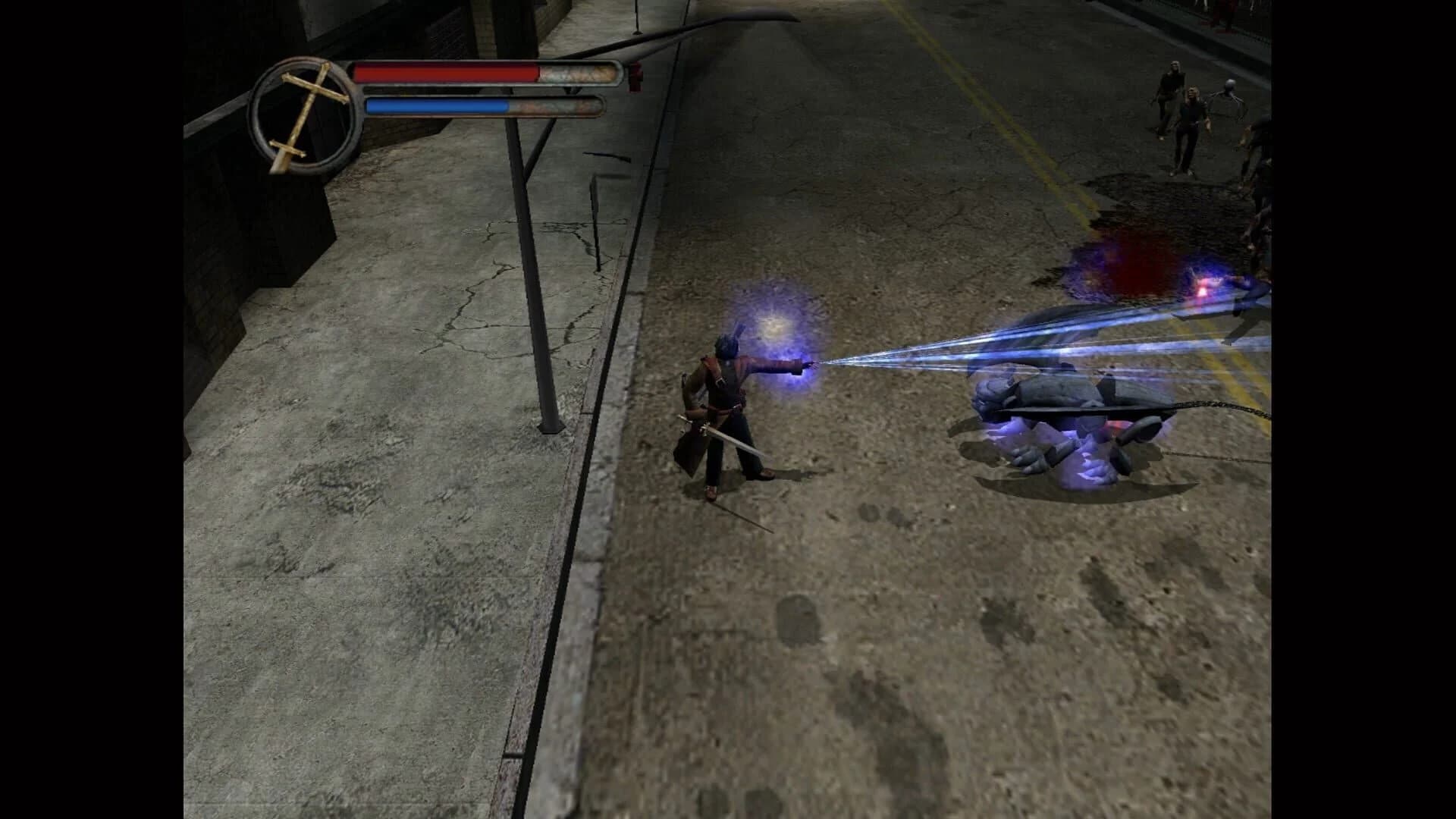Click the red marker at the health bar's end
This screenshot has height=819, width=1456.
coord(635,76)
